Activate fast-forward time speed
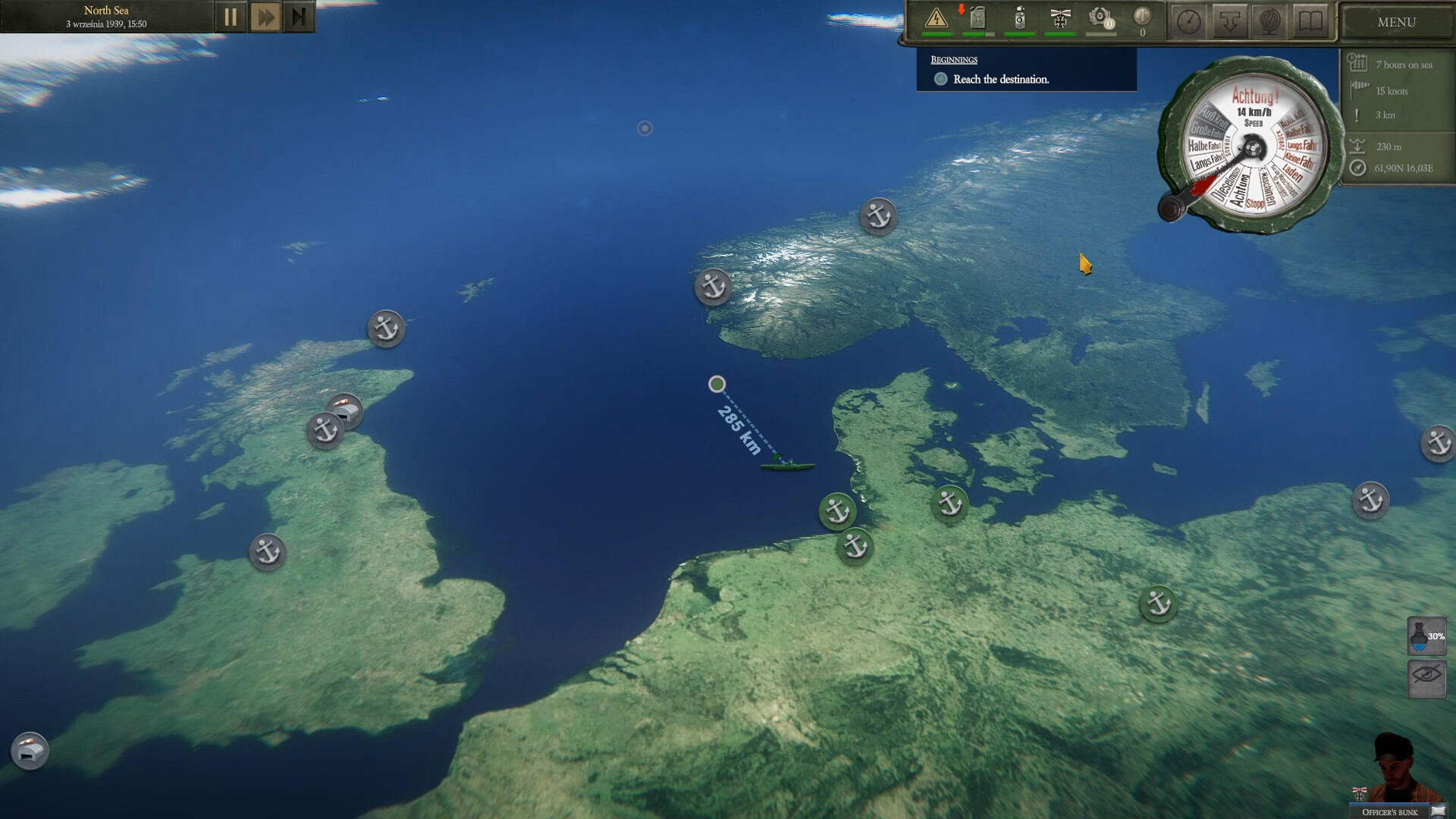This screenshot has height=819, width=1456. [x=265, y=17]
